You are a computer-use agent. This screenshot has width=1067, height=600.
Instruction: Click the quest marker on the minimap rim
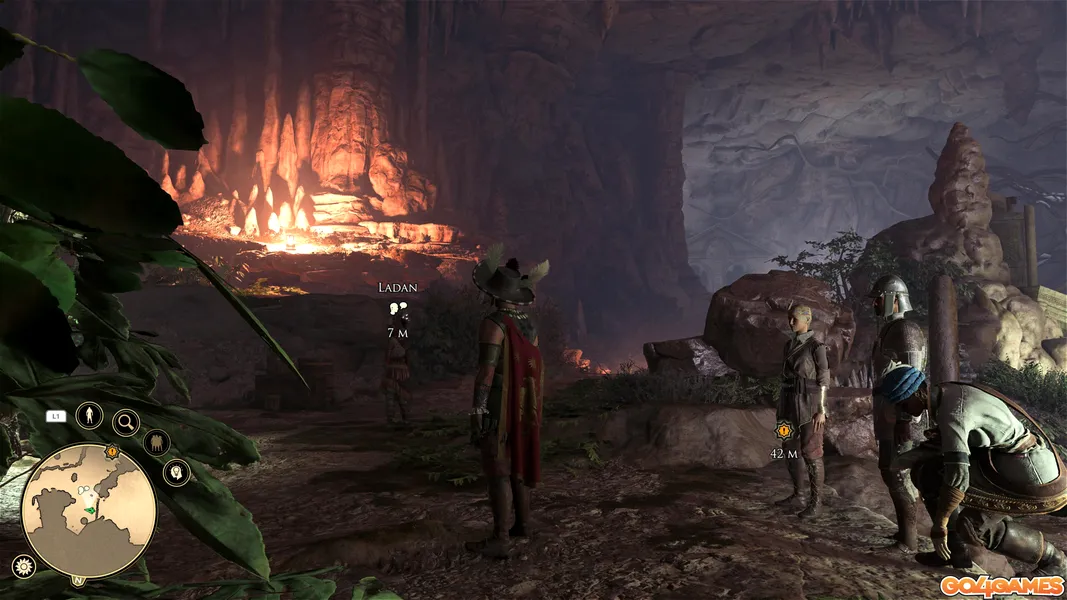coord(112,452)
